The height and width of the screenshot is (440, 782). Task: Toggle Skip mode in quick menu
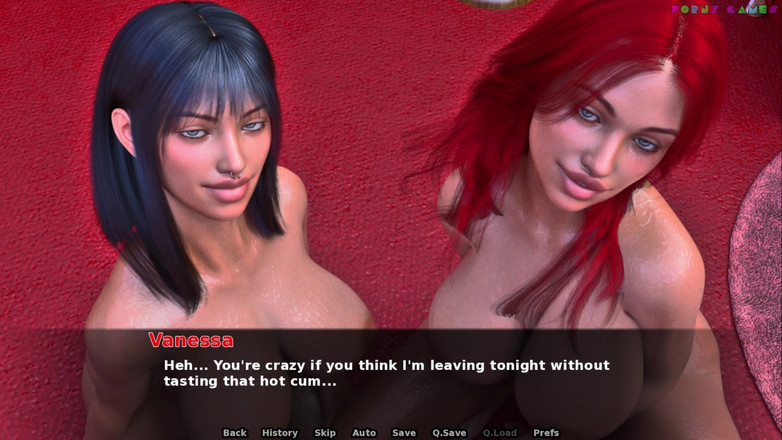325,433
